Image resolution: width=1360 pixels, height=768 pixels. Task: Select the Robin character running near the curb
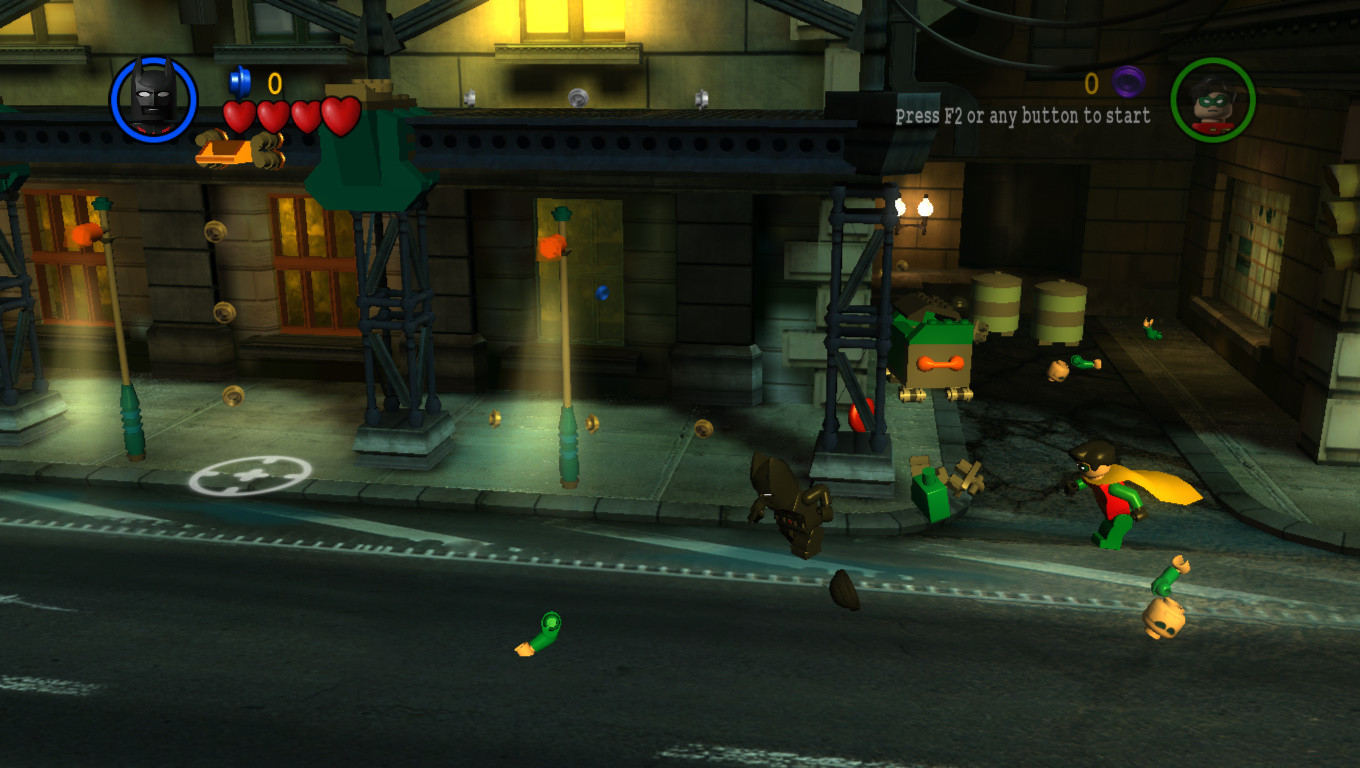tap(1117, 500)
